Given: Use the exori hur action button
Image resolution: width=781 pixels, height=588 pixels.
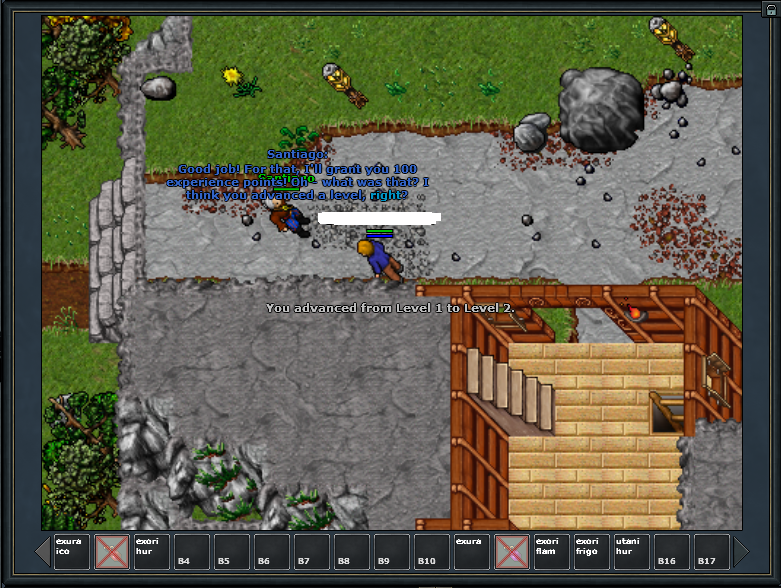Looking at the screenshot, I should pos(151,552).
